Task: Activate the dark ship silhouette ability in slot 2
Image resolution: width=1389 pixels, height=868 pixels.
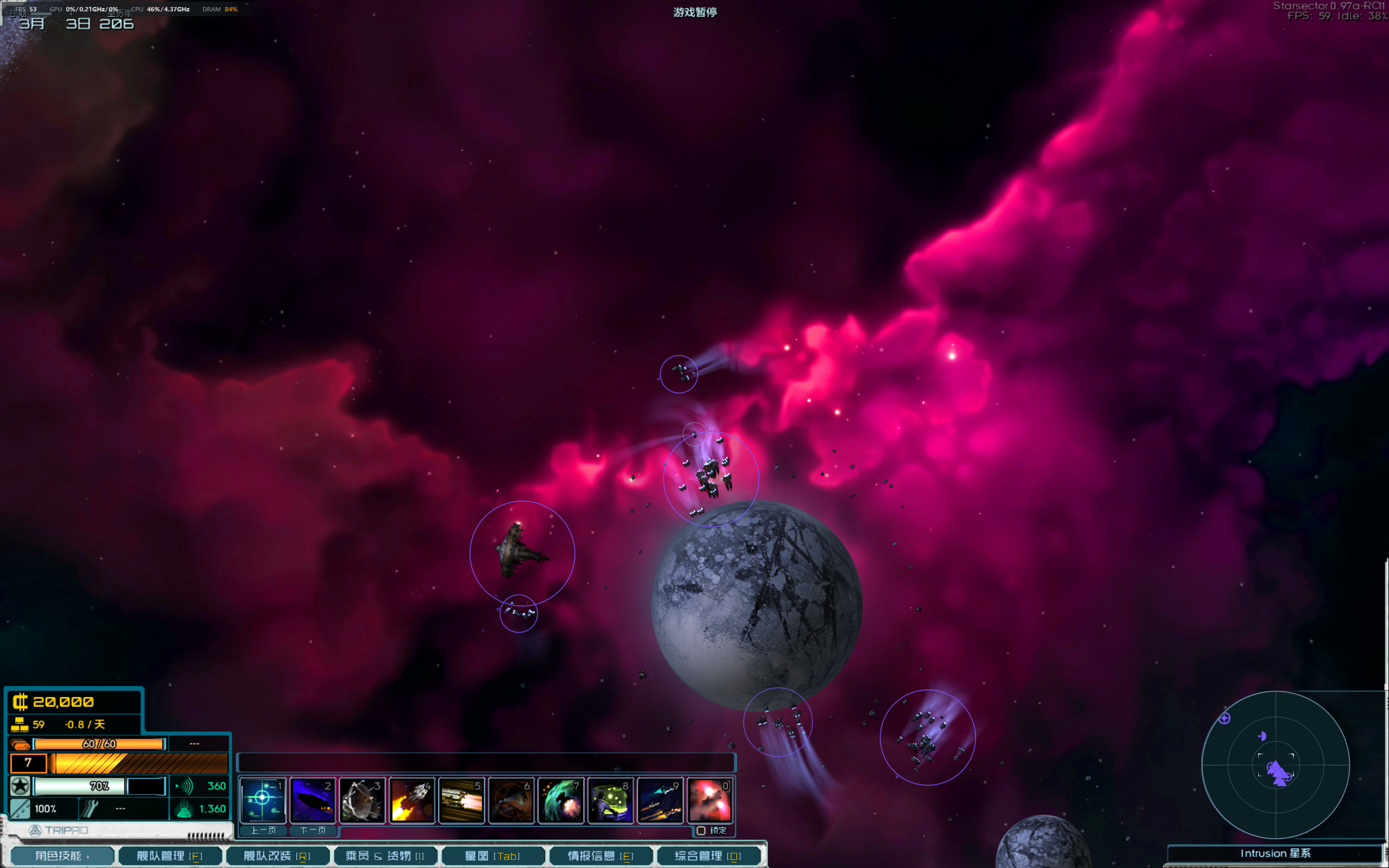Action: click(x=312, y=800)
